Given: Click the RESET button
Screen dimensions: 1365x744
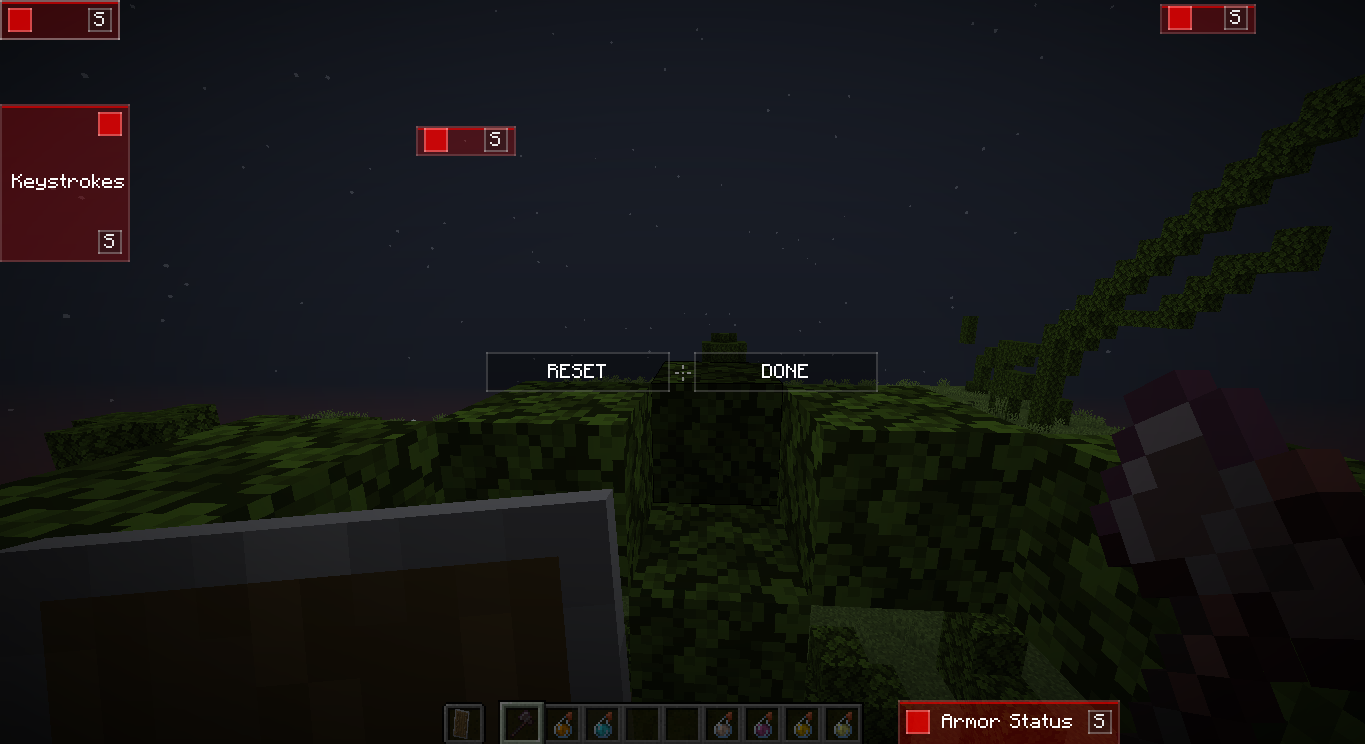Looking at the screenshot, I should [x=577, y=371].
